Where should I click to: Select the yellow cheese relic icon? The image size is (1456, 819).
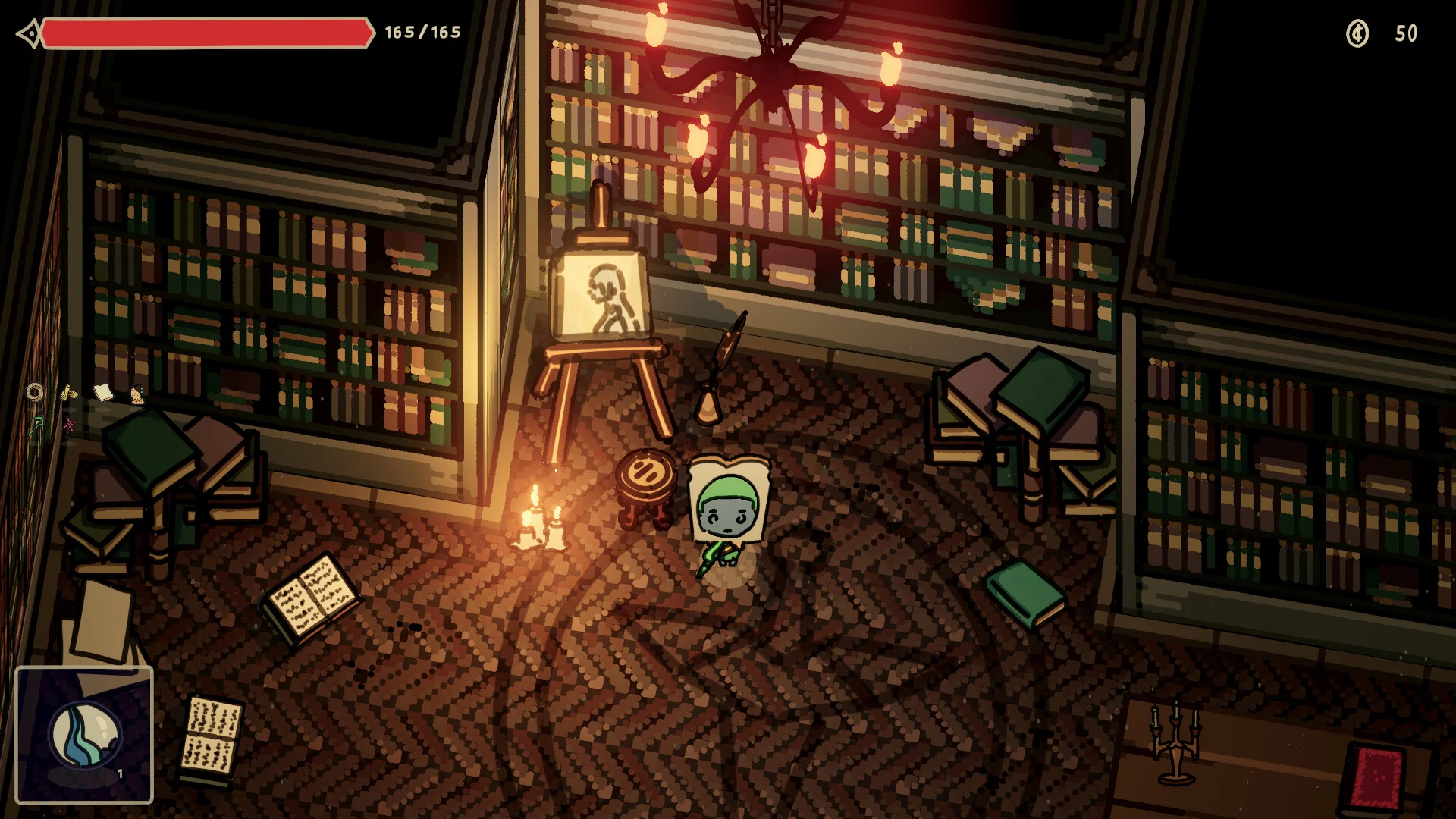[x=69, y=392]
